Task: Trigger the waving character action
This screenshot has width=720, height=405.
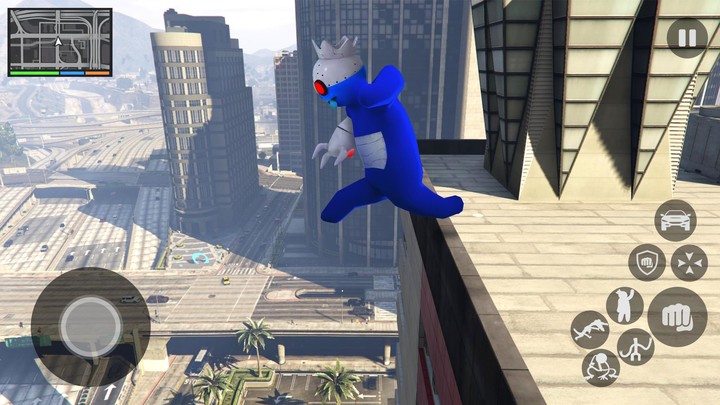Action: click(625, 304)
